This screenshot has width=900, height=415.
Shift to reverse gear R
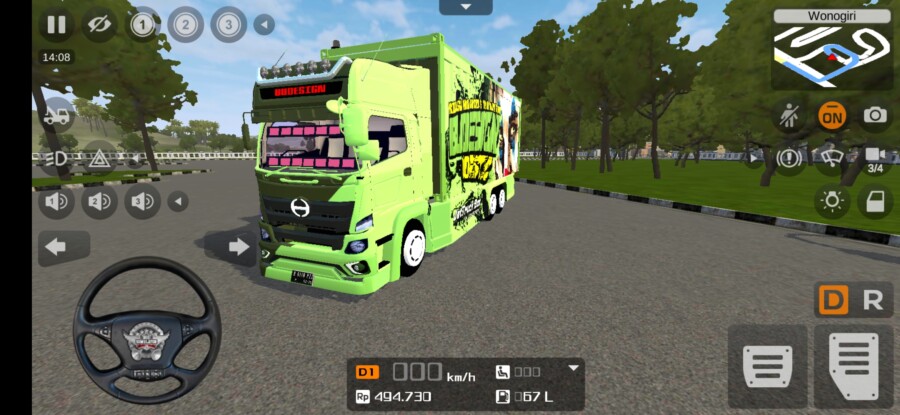click(x=872, y=300)
